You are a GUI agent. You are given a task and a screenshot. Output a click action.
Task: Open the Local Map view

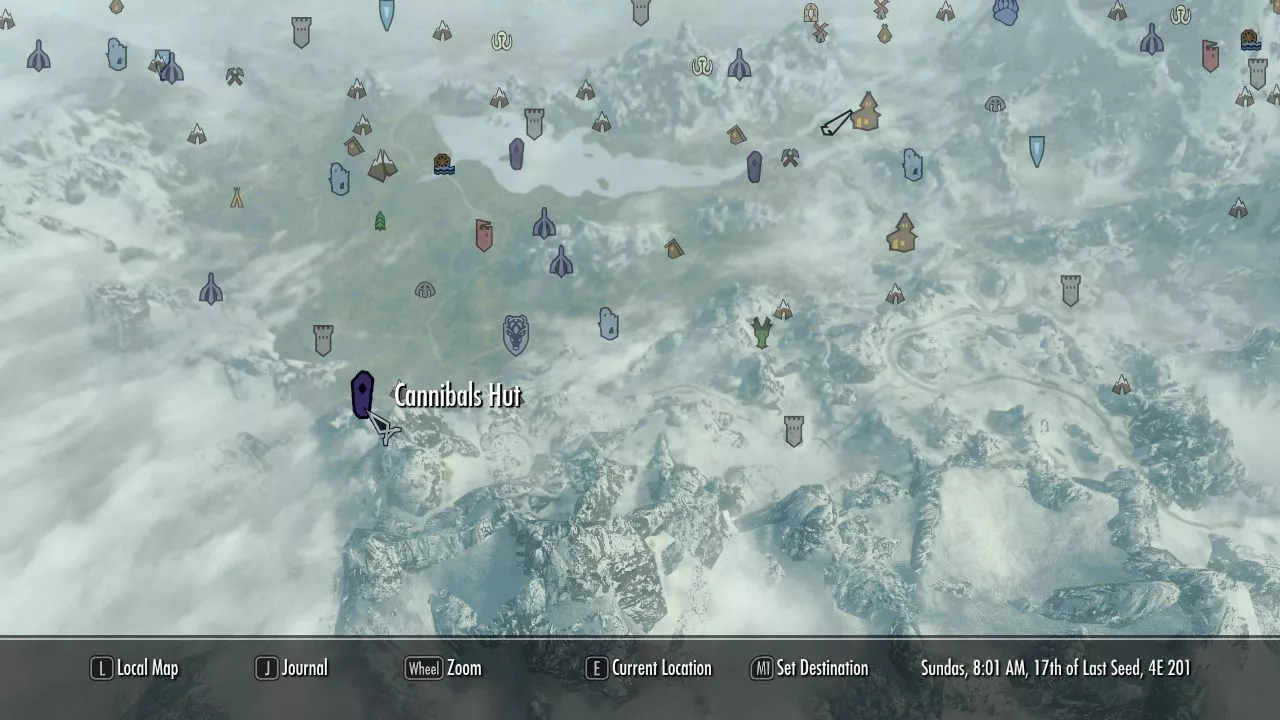pos(135,668)
